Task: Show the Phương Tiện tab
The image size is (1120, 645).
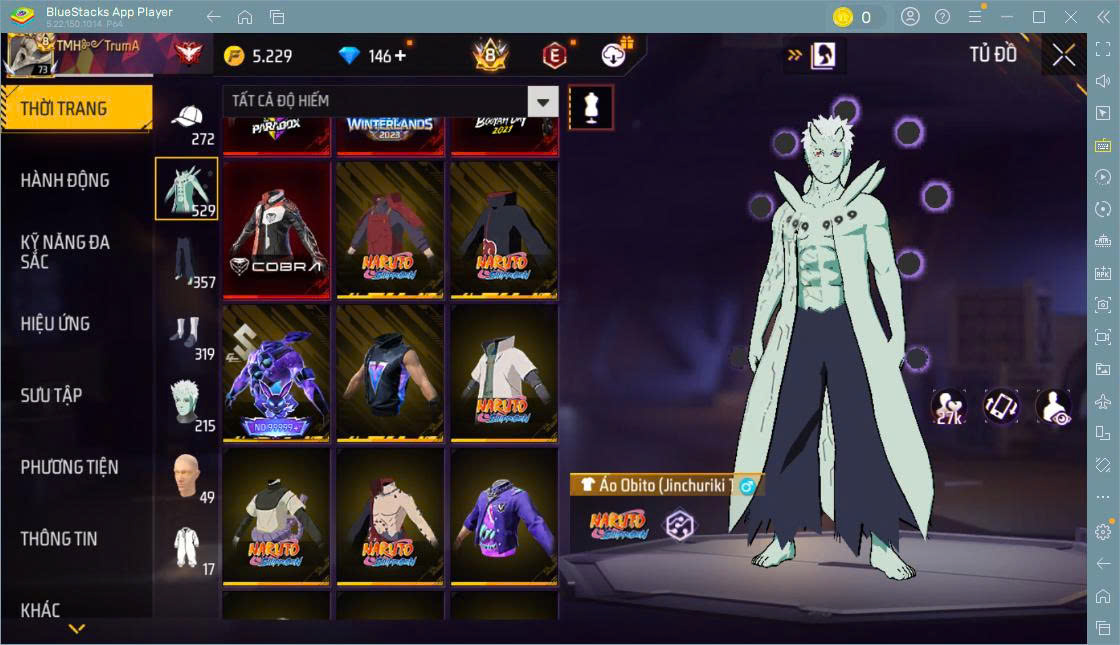Action: click(70, 467)
